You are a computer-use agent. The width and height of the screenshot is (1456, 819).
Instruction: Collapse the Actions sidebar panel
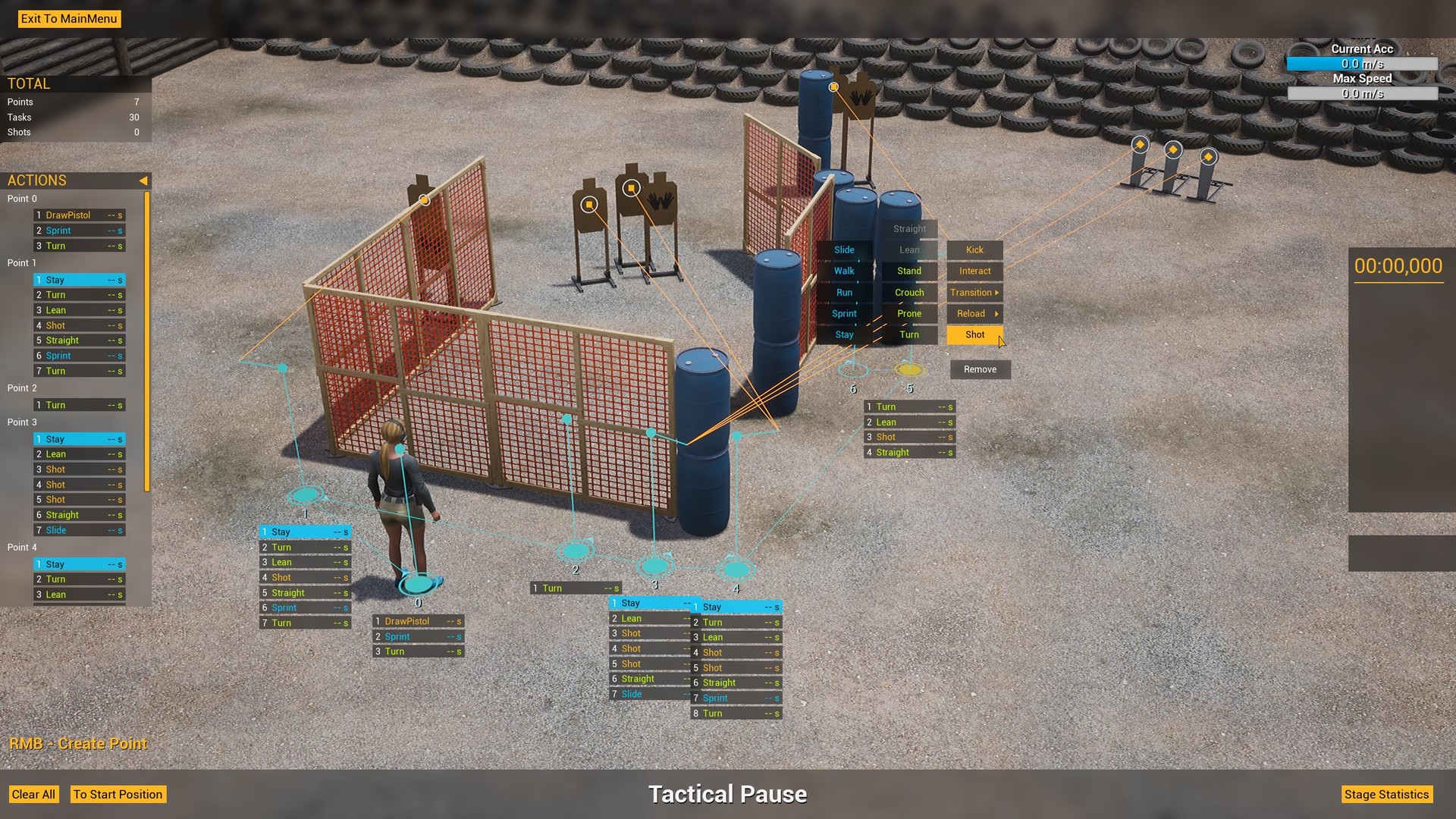click(x=143, y=180)
